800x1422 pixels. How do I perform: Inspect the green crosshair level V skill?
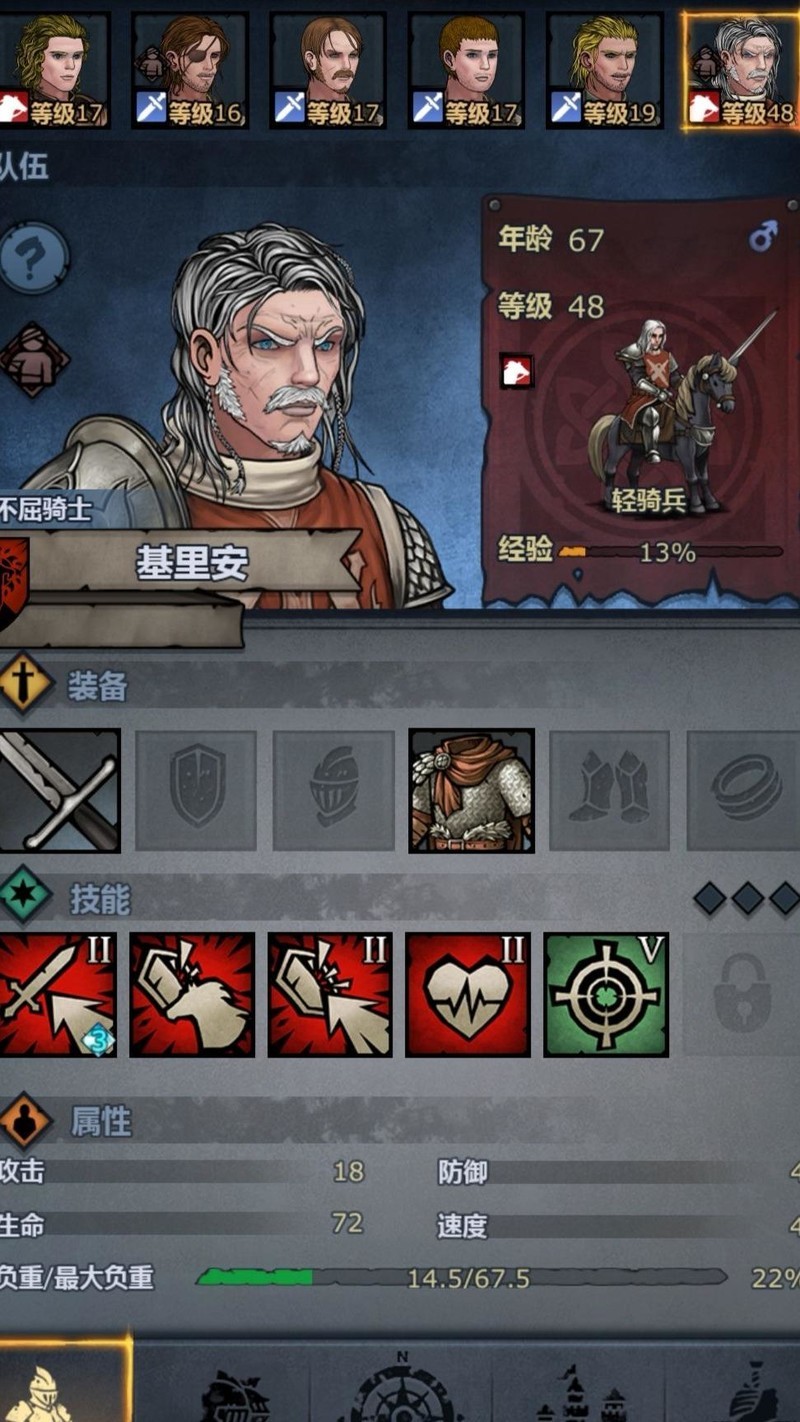click(606, 995)
